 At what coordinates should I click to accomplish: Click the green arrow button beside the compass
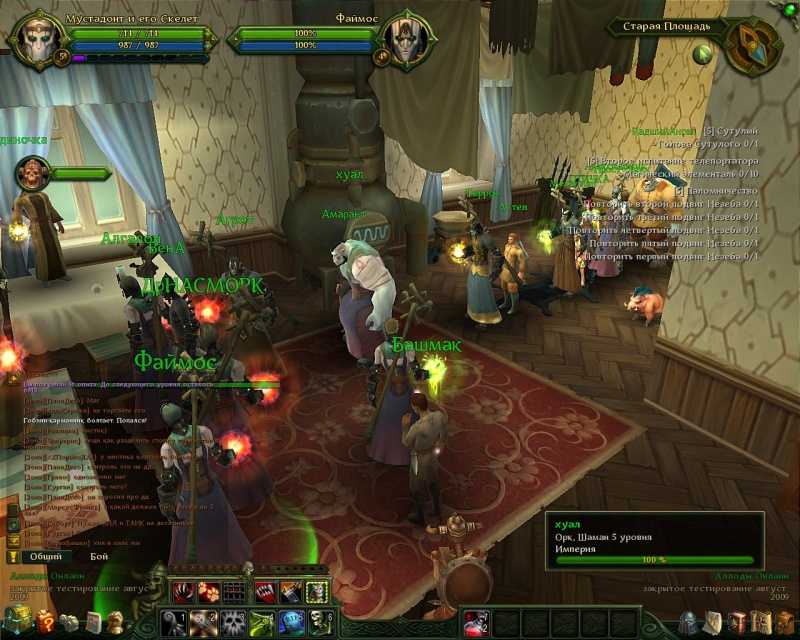click(x=705, y=53)
